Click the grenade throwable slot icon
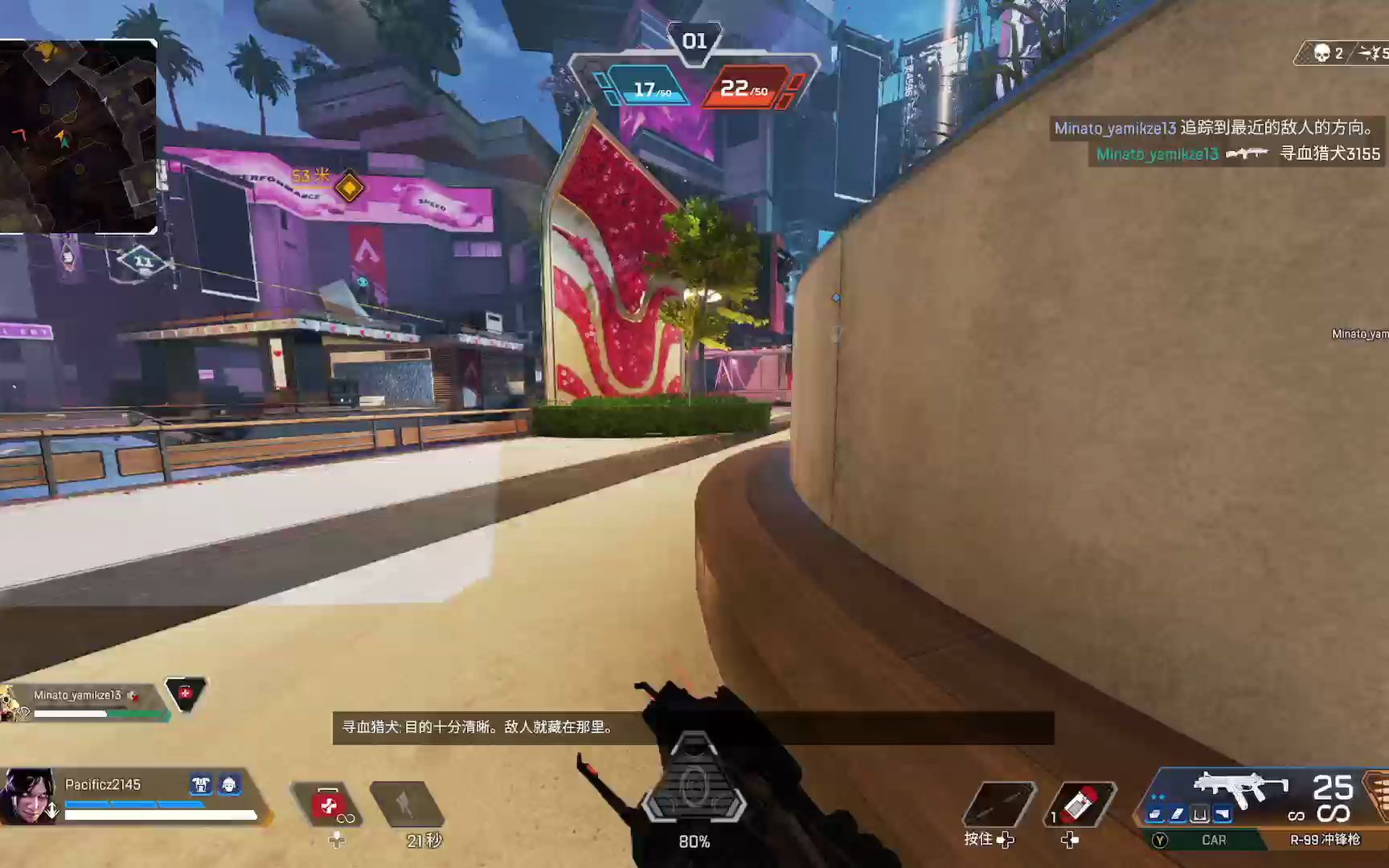Screen dimensions: 1389x868 1001,802
